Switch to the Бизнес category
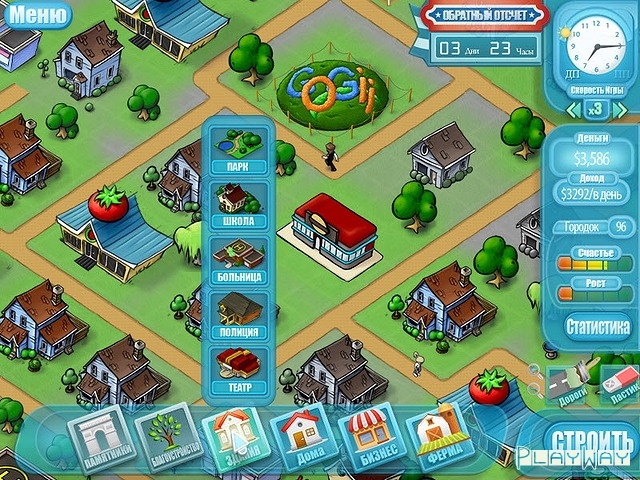Screen dimensions: 640x480 click(370, 437)
